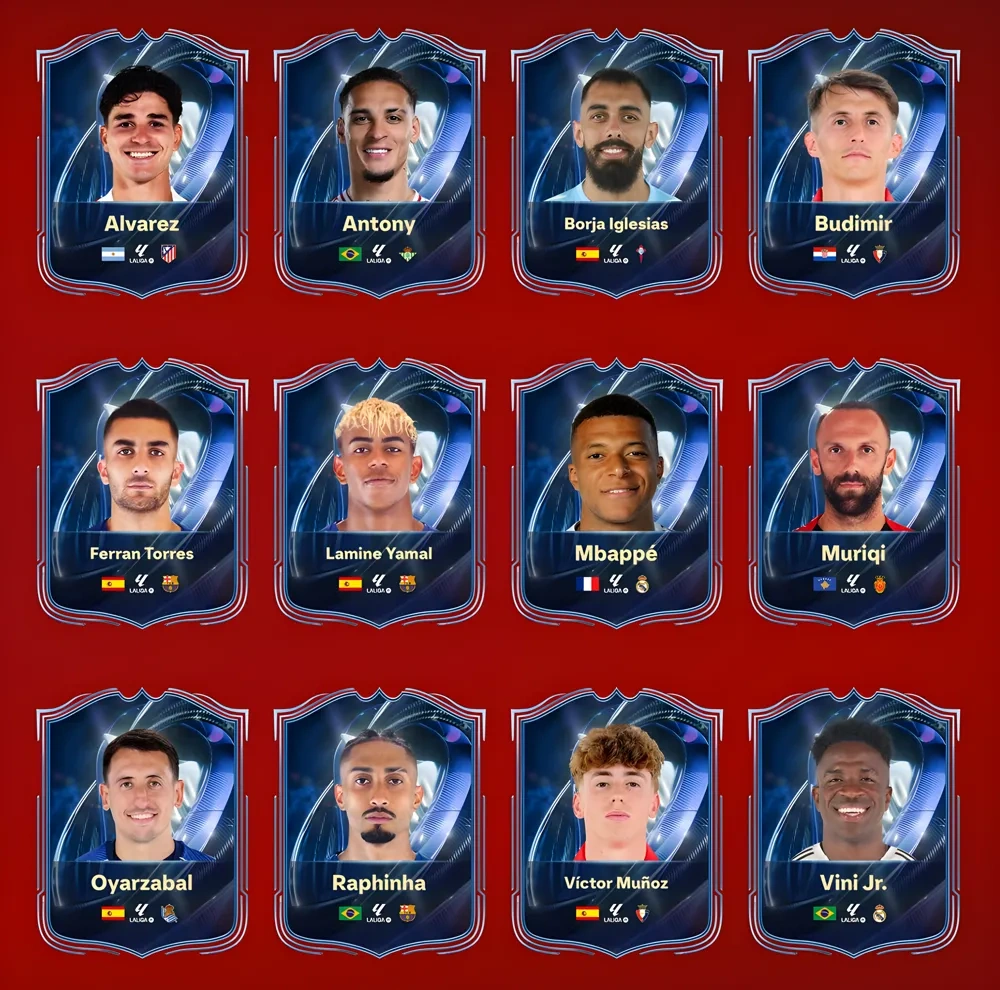Pick the Borja Iglesias card

point(616,165)
